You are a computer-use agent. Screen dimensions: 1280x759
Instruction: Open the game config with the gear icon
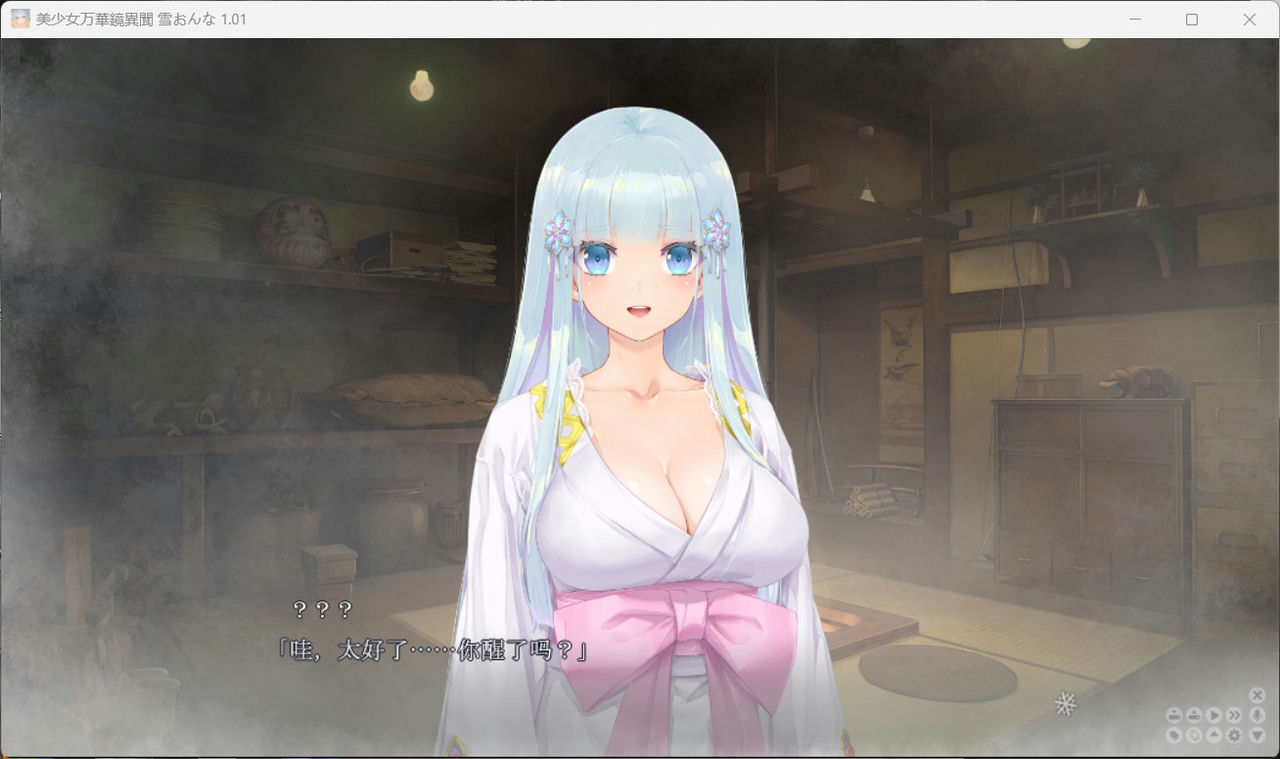1234,737
